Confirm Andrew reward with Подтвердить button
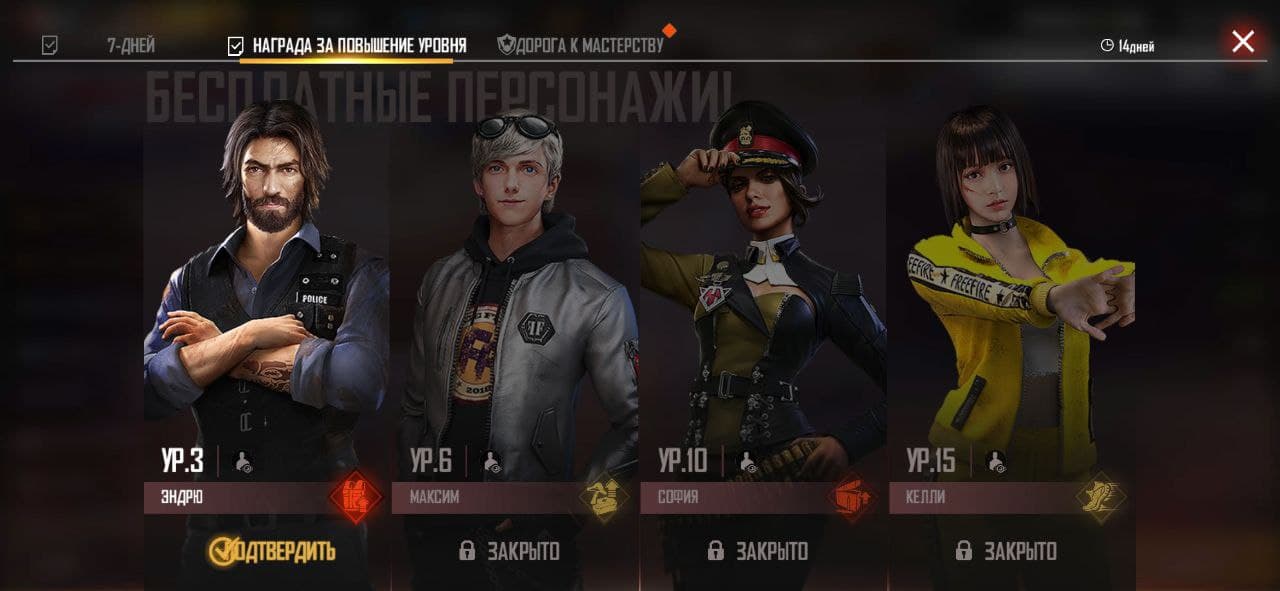The width and height of the screenshot is (1280, 591). tap(271, 550)
